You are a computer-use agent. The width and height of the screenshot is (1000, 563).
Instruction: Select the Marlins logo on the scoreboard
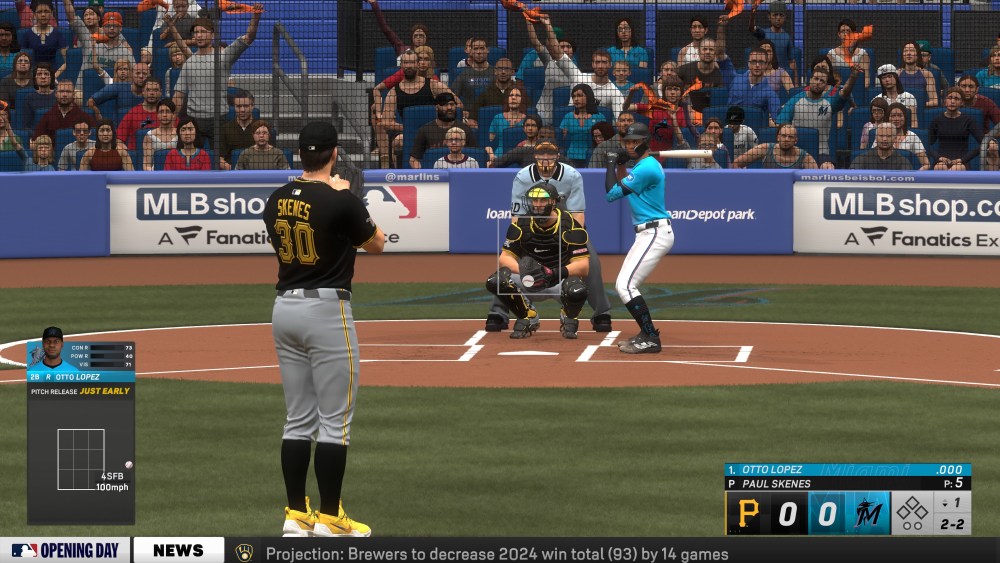click(x=868, y=513)
